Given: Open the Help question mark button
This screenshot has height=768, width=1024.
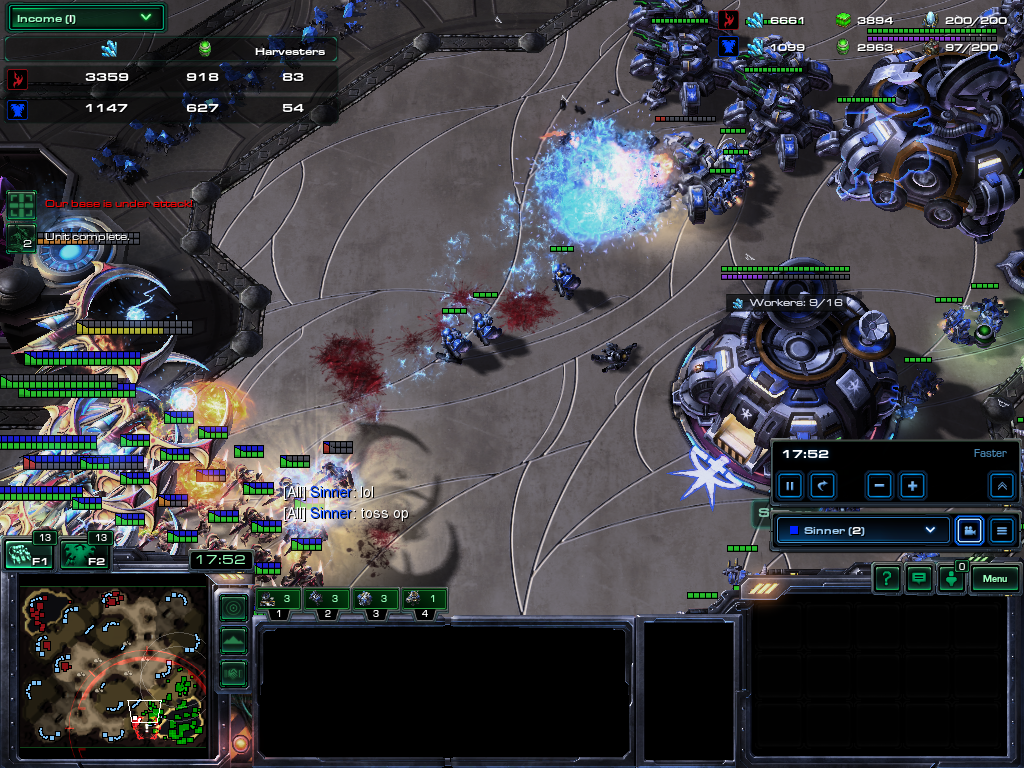Looking at the screenshot, I should coord(886,578).
